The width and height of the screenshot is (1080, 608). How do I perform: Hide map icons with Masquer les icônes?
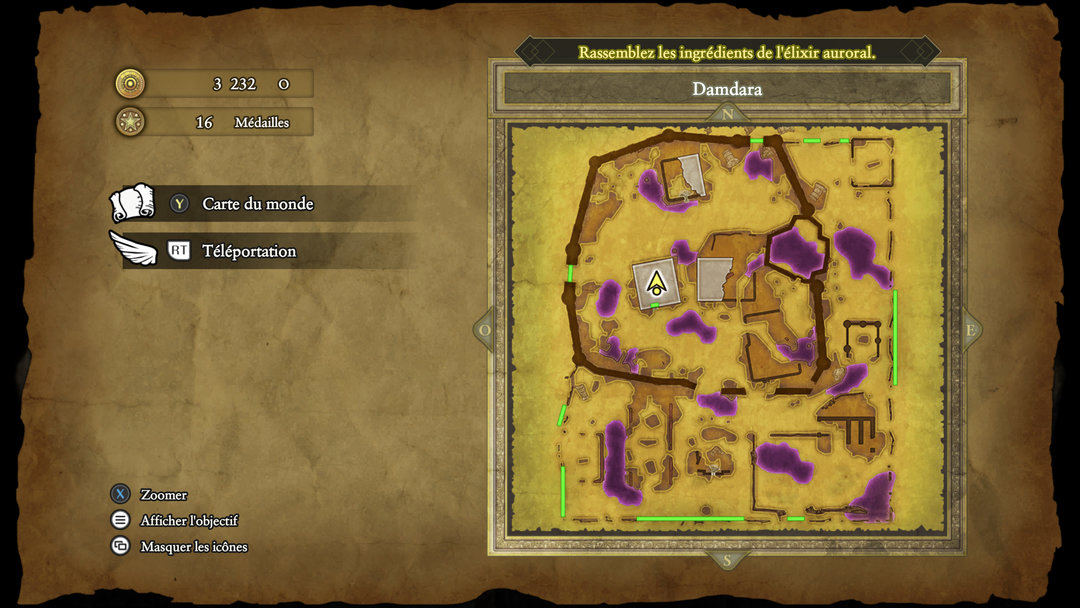pos(193,547)
